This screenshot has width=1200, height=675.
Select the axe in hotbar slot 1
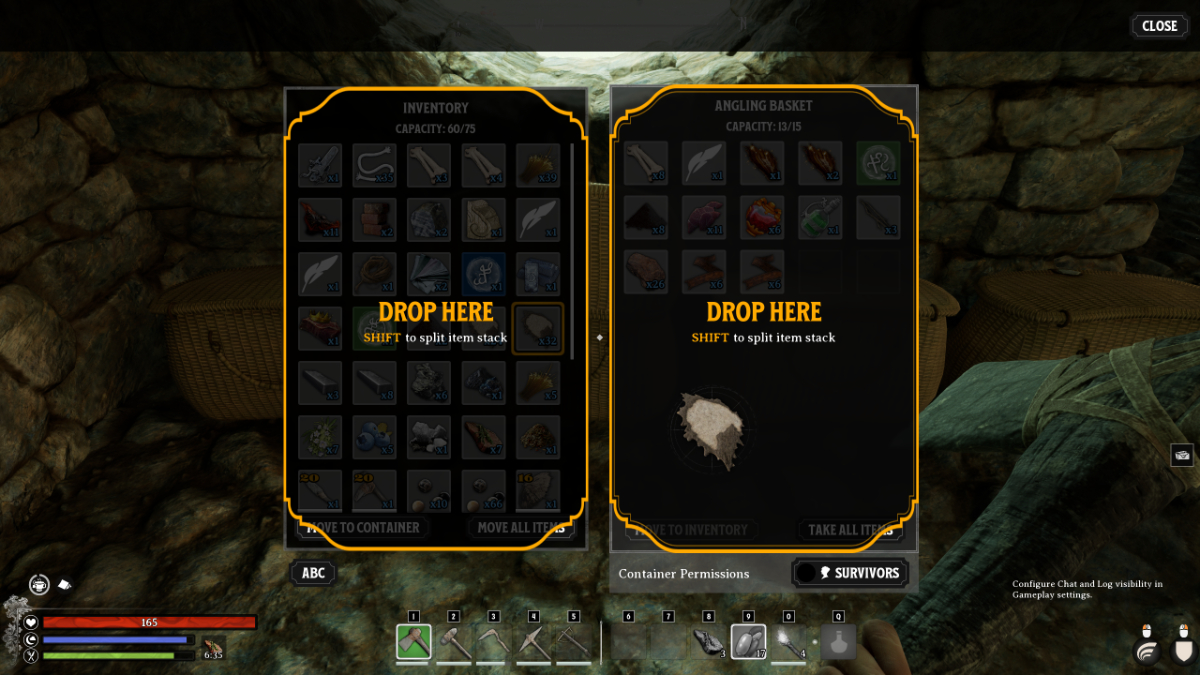coord(414,642)
